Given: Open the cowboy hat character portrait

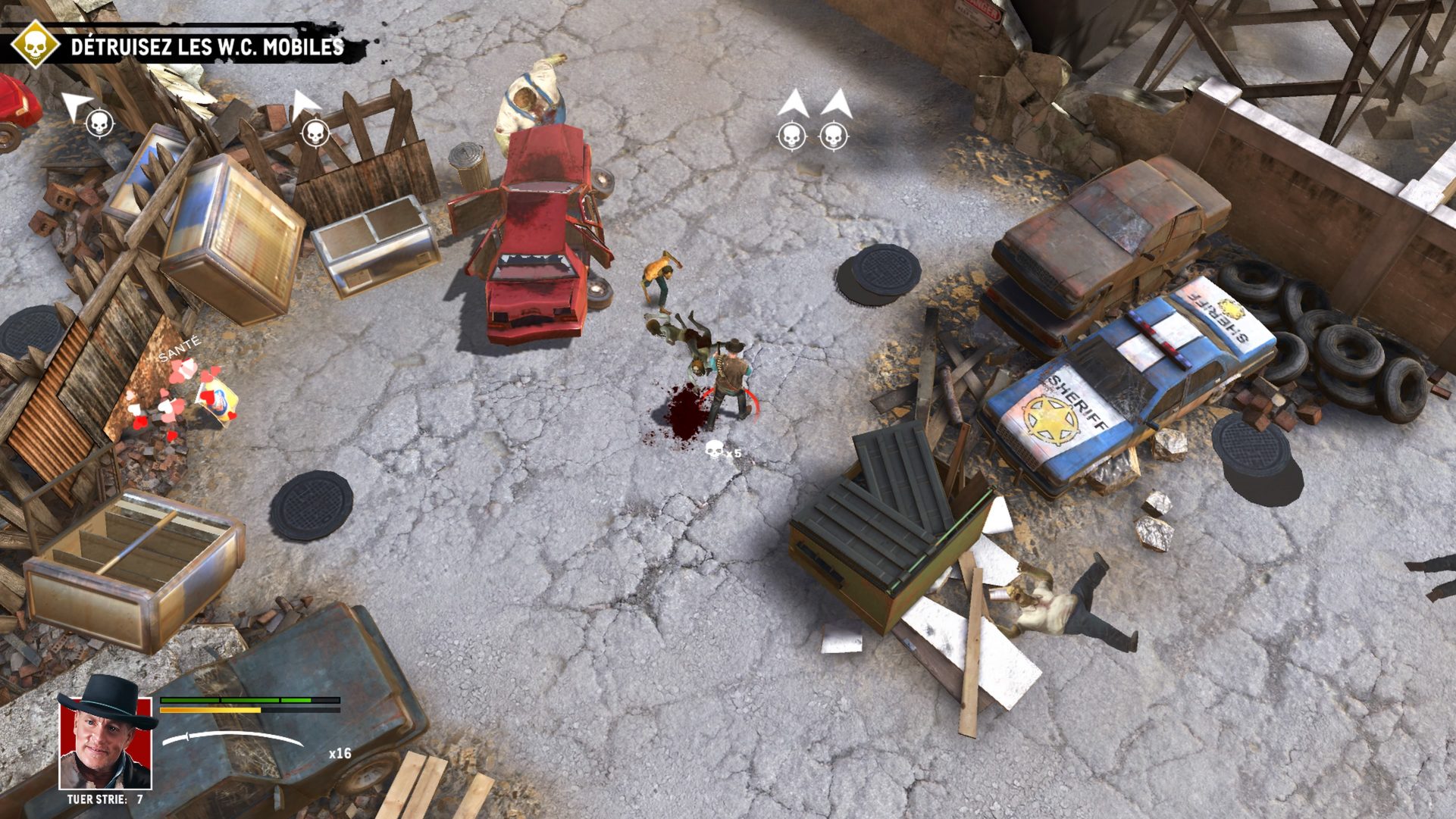Looking at the screenshot, I should (x=105, y=736).
